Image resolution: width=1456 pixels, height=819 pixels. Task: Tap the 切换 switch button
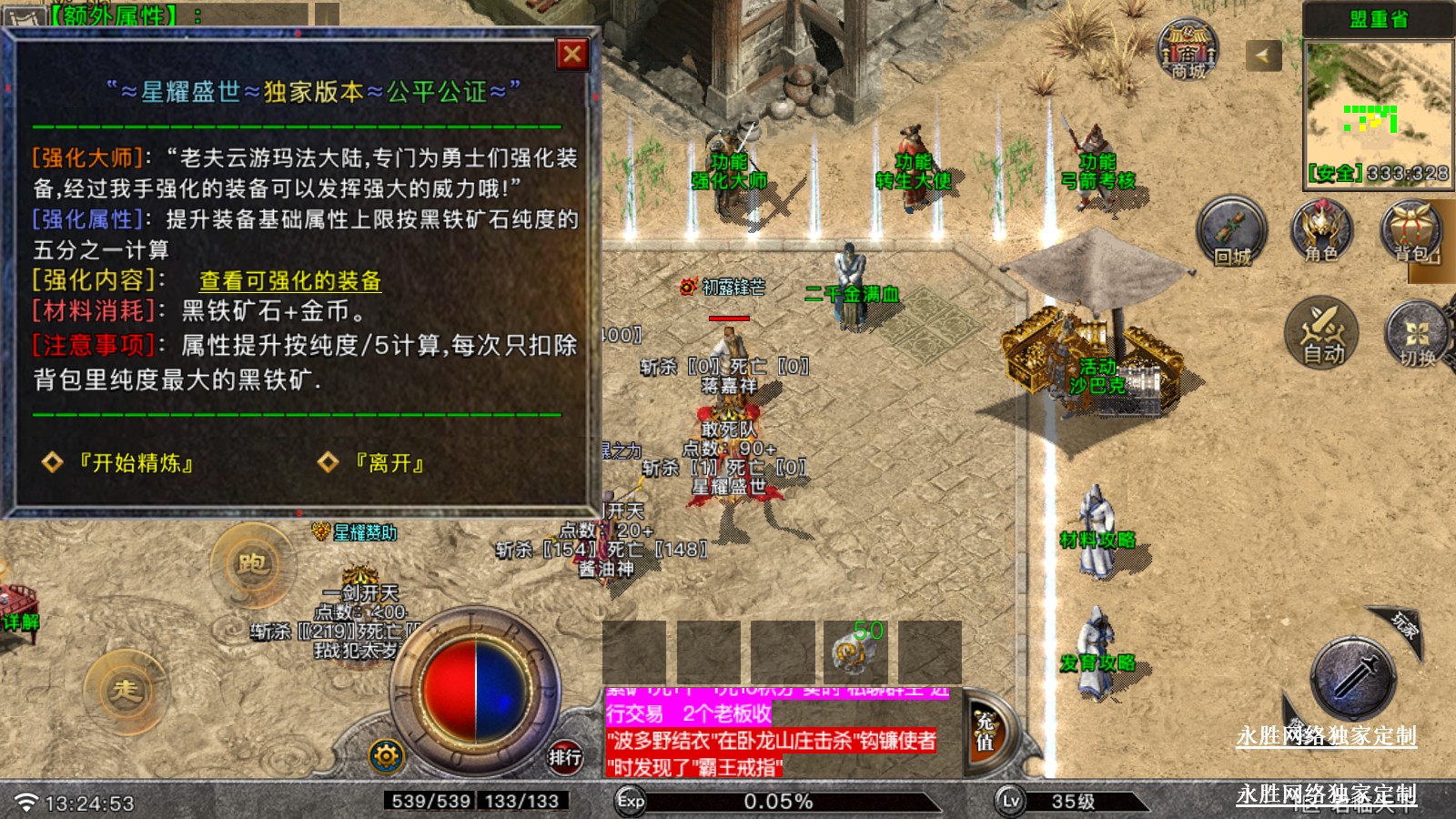pyautogui.click(x=1416, y=335)
